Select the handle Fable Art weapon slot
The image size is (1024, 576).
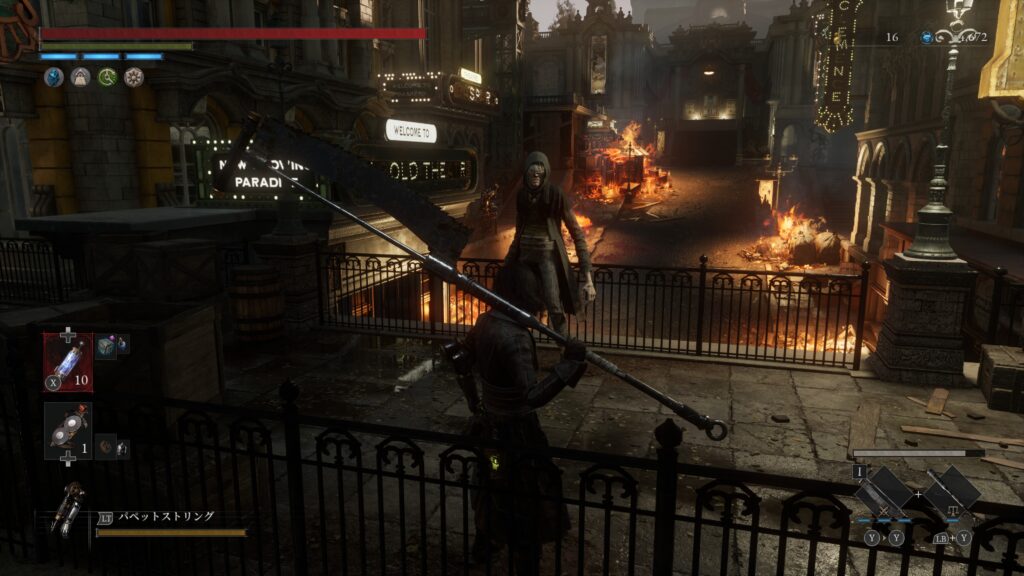tap(951, 492)
